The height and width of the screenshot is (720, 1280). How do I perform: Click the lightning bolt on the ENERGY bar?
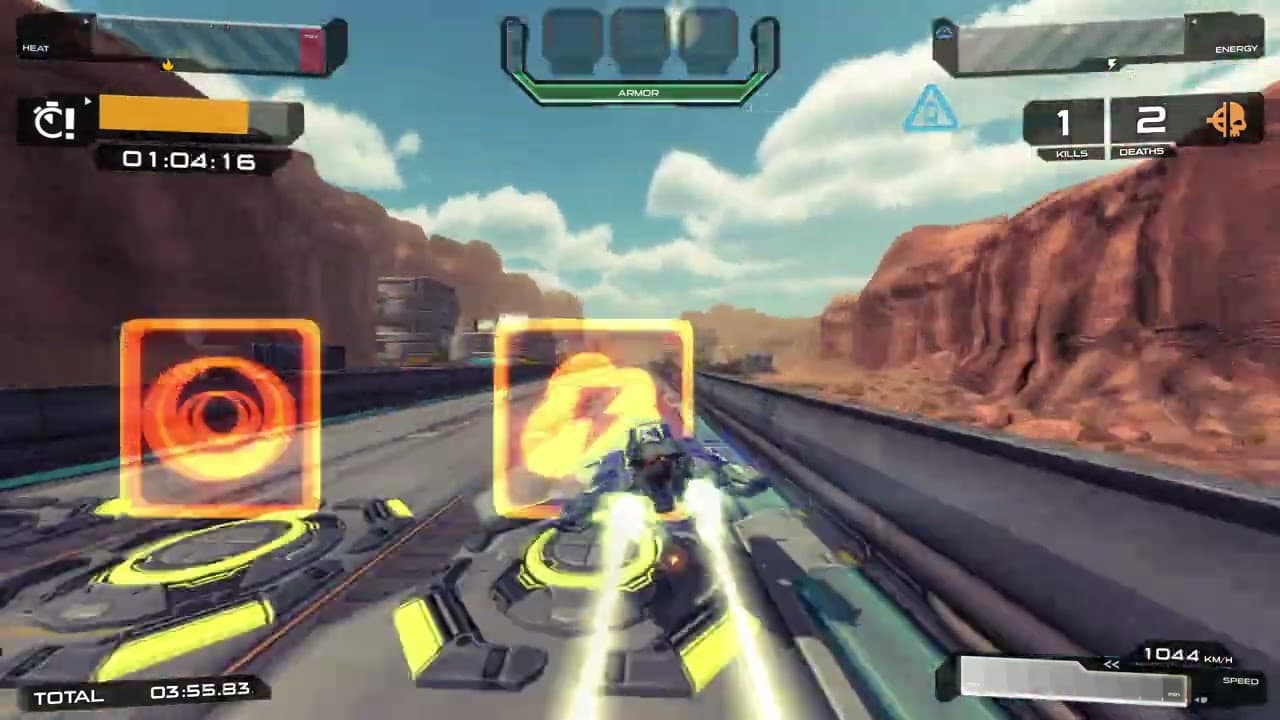point(1114,63)
